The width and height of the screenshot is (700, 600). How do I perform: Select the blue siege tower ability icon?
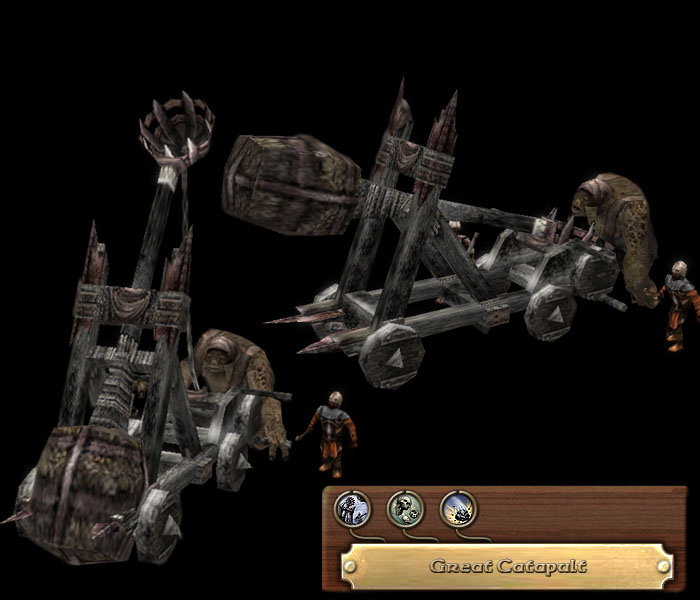(x=352, y=509)
